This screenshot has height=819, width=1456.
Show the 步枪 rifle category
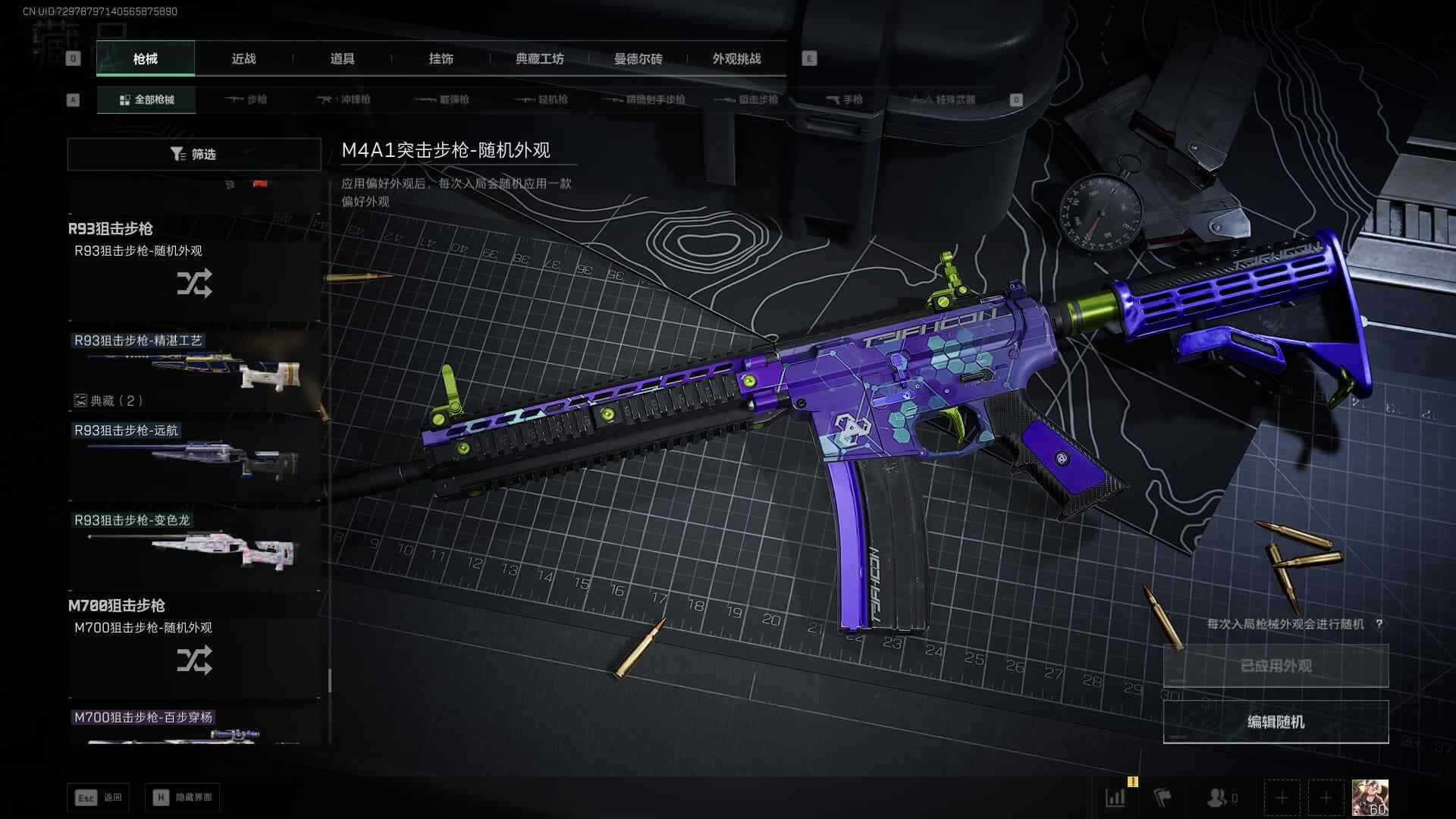tap(246, 99)
